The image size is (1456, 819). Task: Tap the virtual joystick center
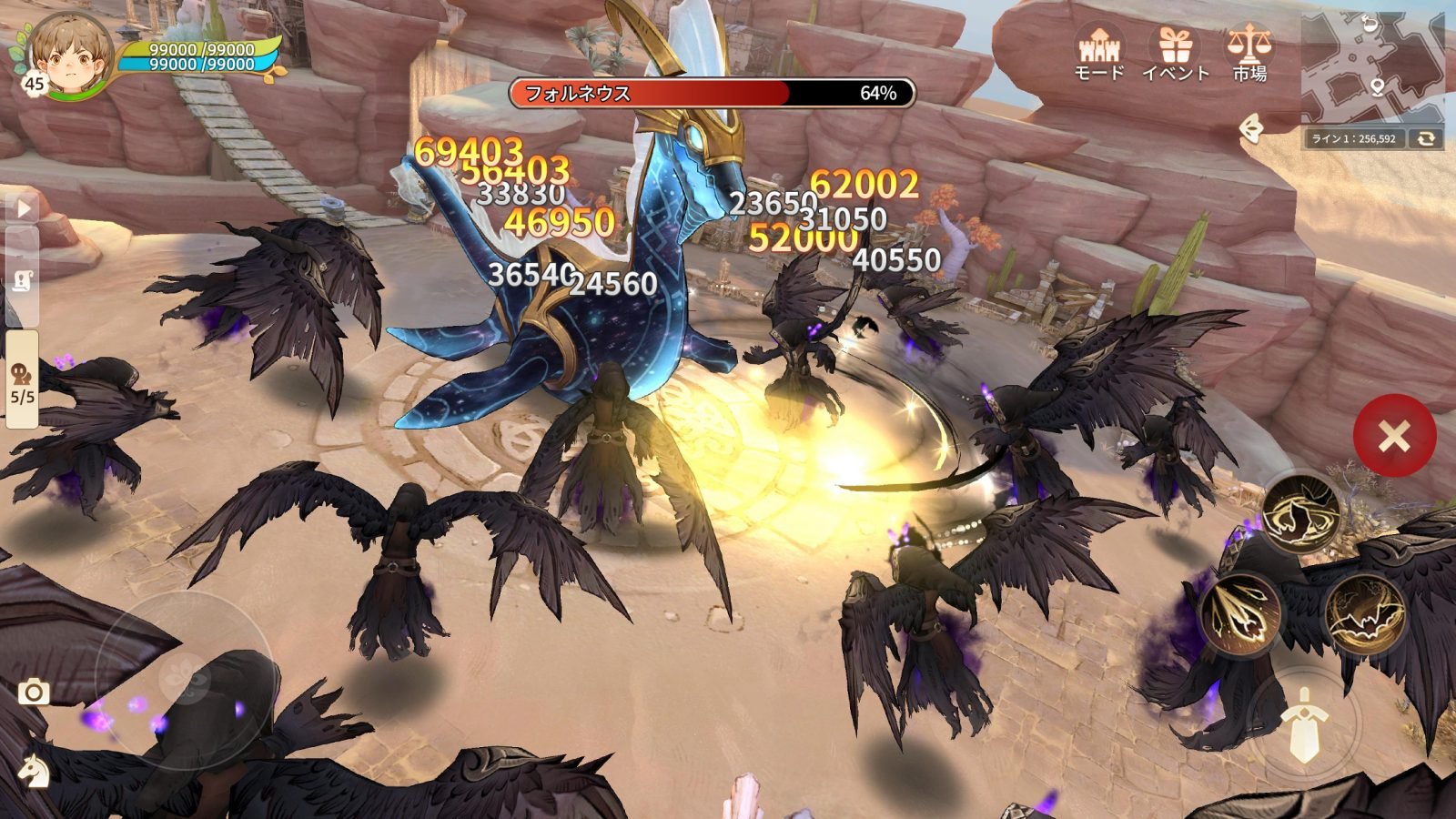[x=185, y=680]
